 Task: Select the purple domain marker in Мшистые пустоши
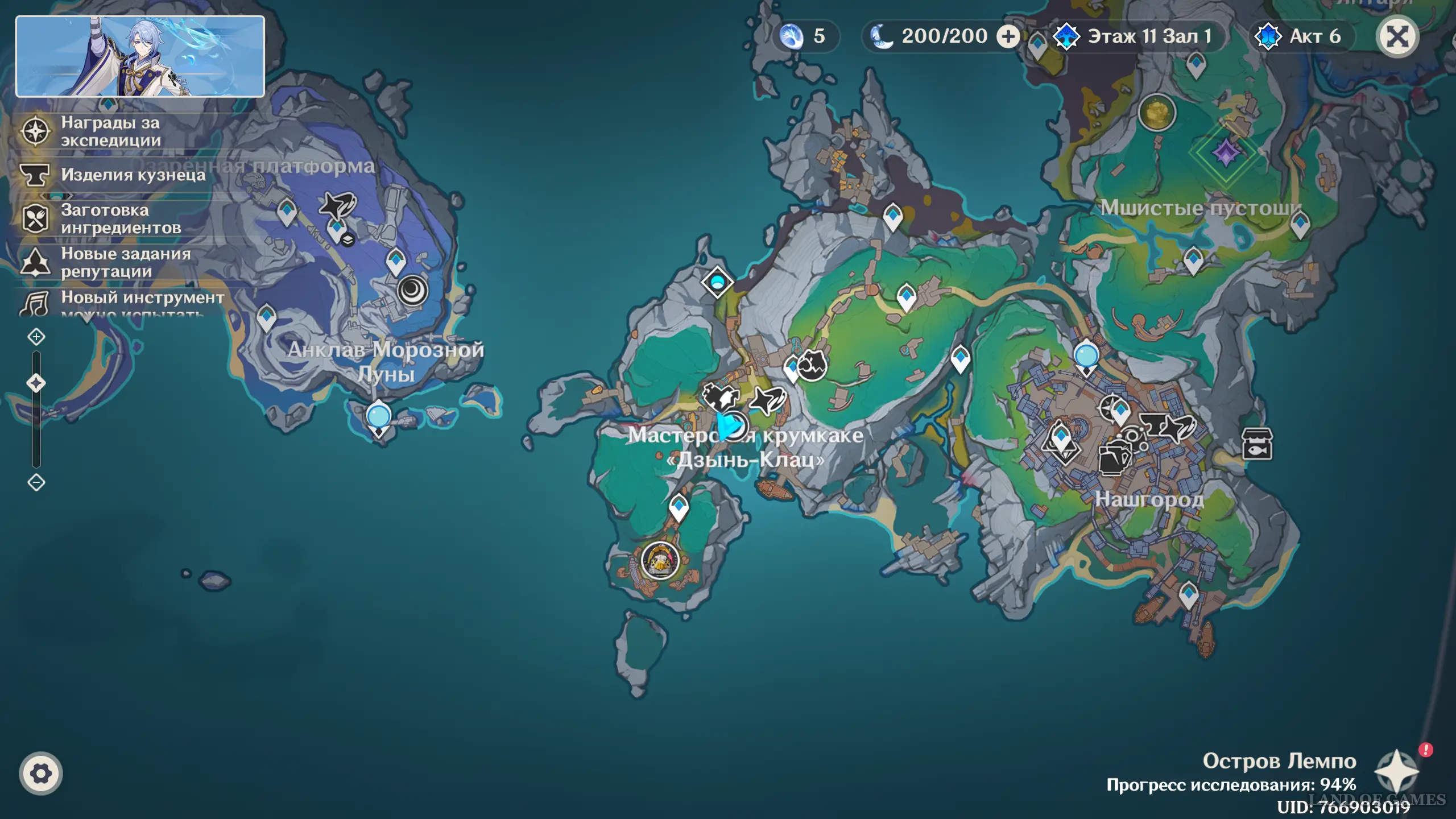1226,152
